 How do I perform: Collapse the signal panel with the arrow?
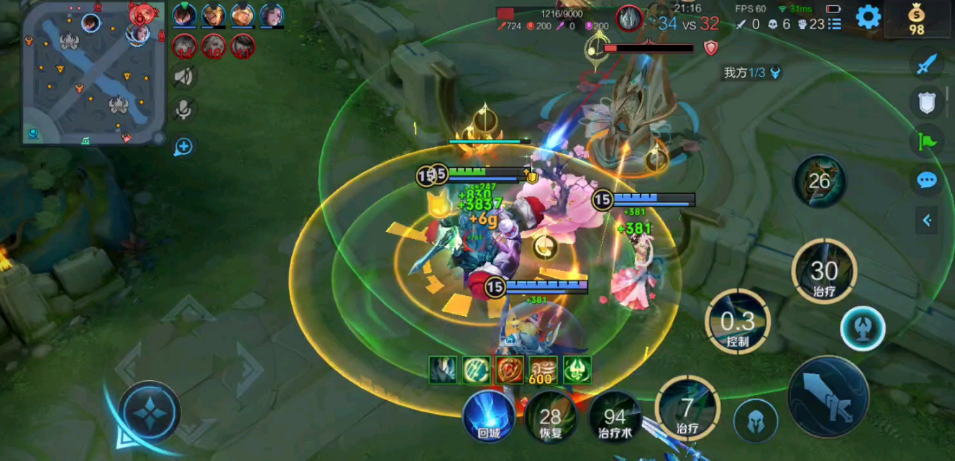tap(928, 220)
